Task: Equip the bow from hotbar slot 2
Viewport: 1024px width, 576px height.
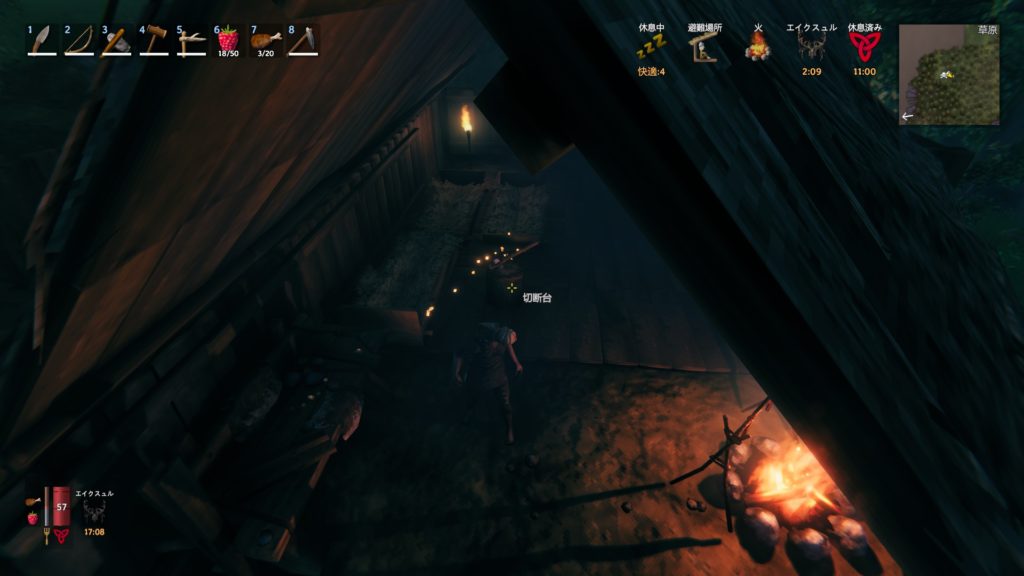Action: coord(79,40)
